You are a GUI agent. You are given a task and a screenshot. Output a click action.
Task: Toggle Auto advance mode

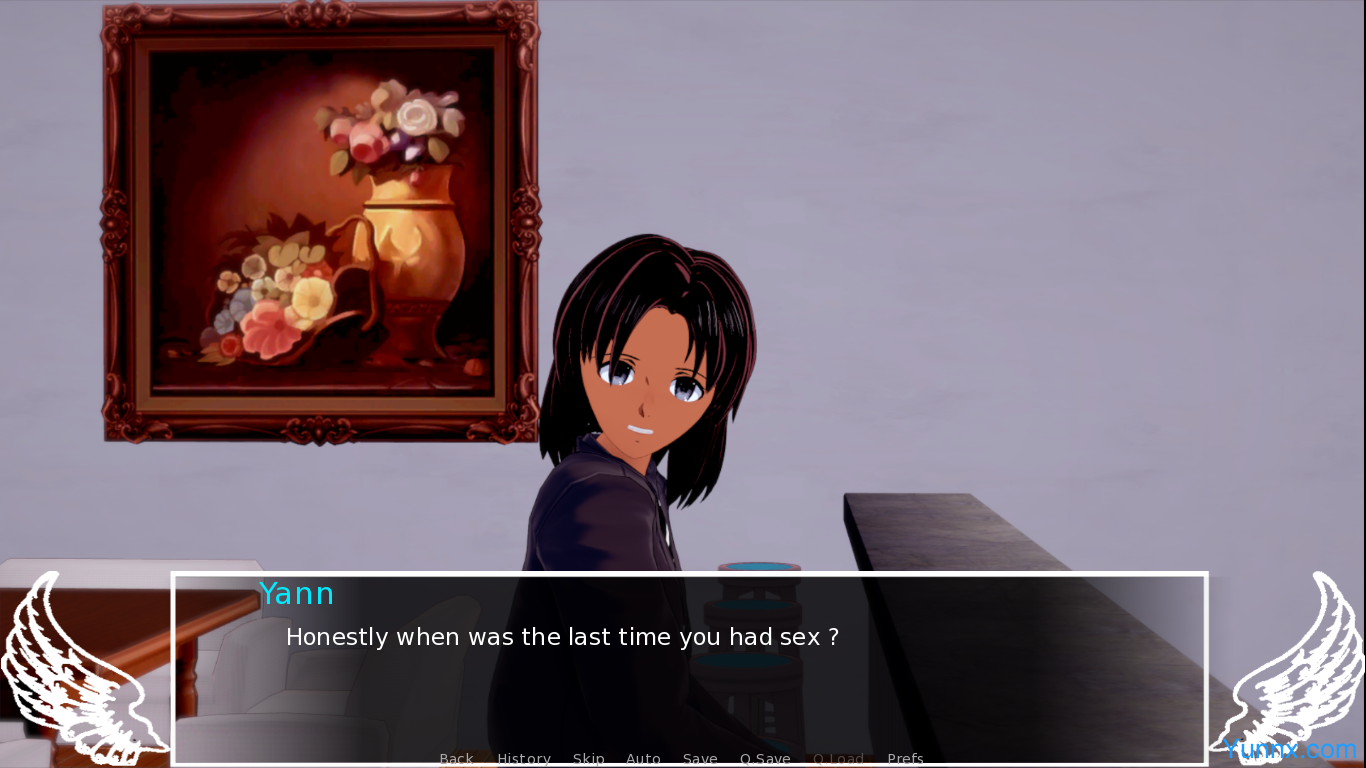click(x=643, y=759)
